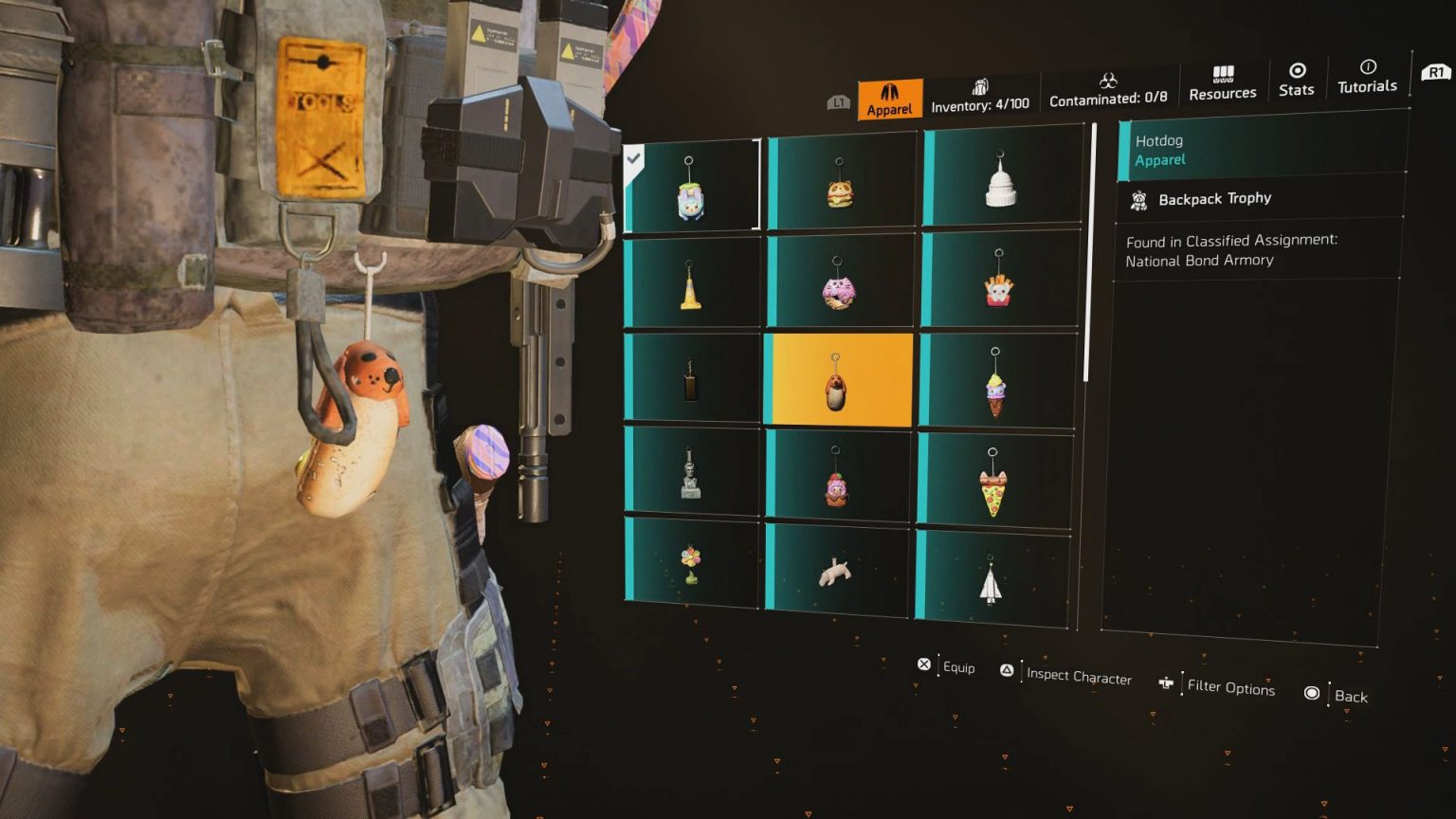
Task: Open Resources using the crates icon
Action: point(1222,74)
